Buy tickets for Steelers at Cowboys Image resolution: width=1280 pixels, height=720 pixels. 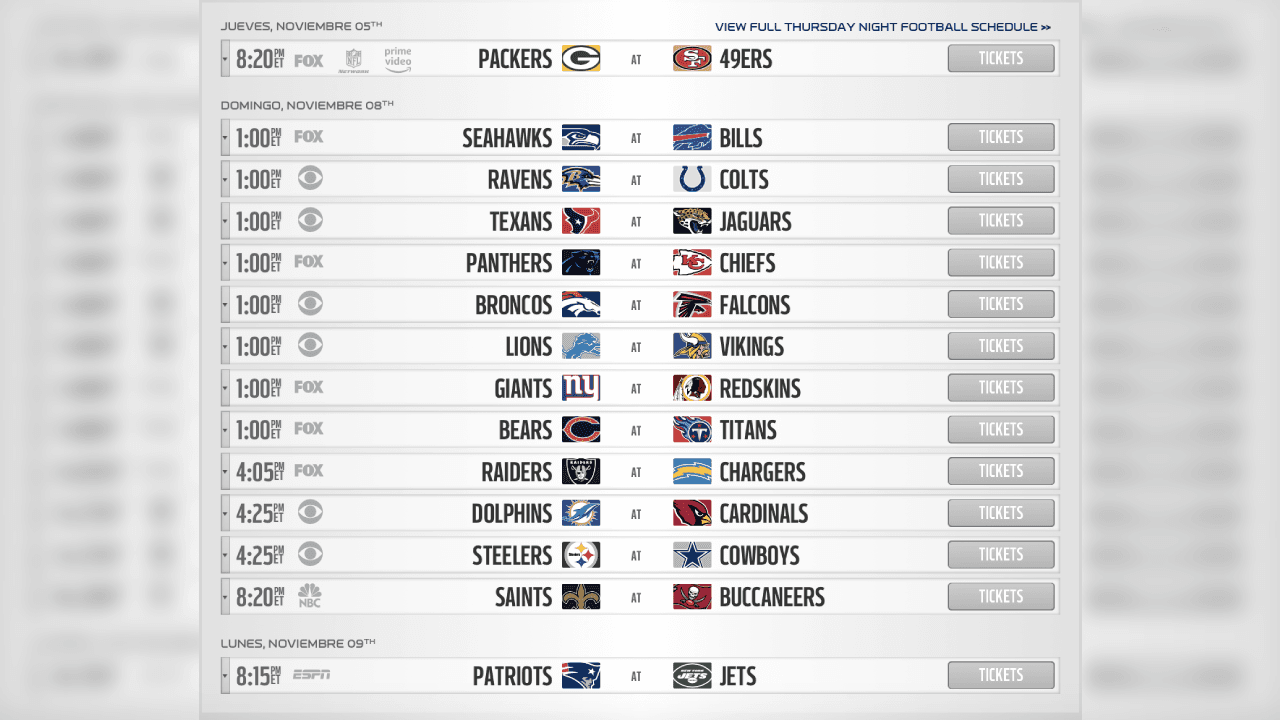(x=1000, y=554)
